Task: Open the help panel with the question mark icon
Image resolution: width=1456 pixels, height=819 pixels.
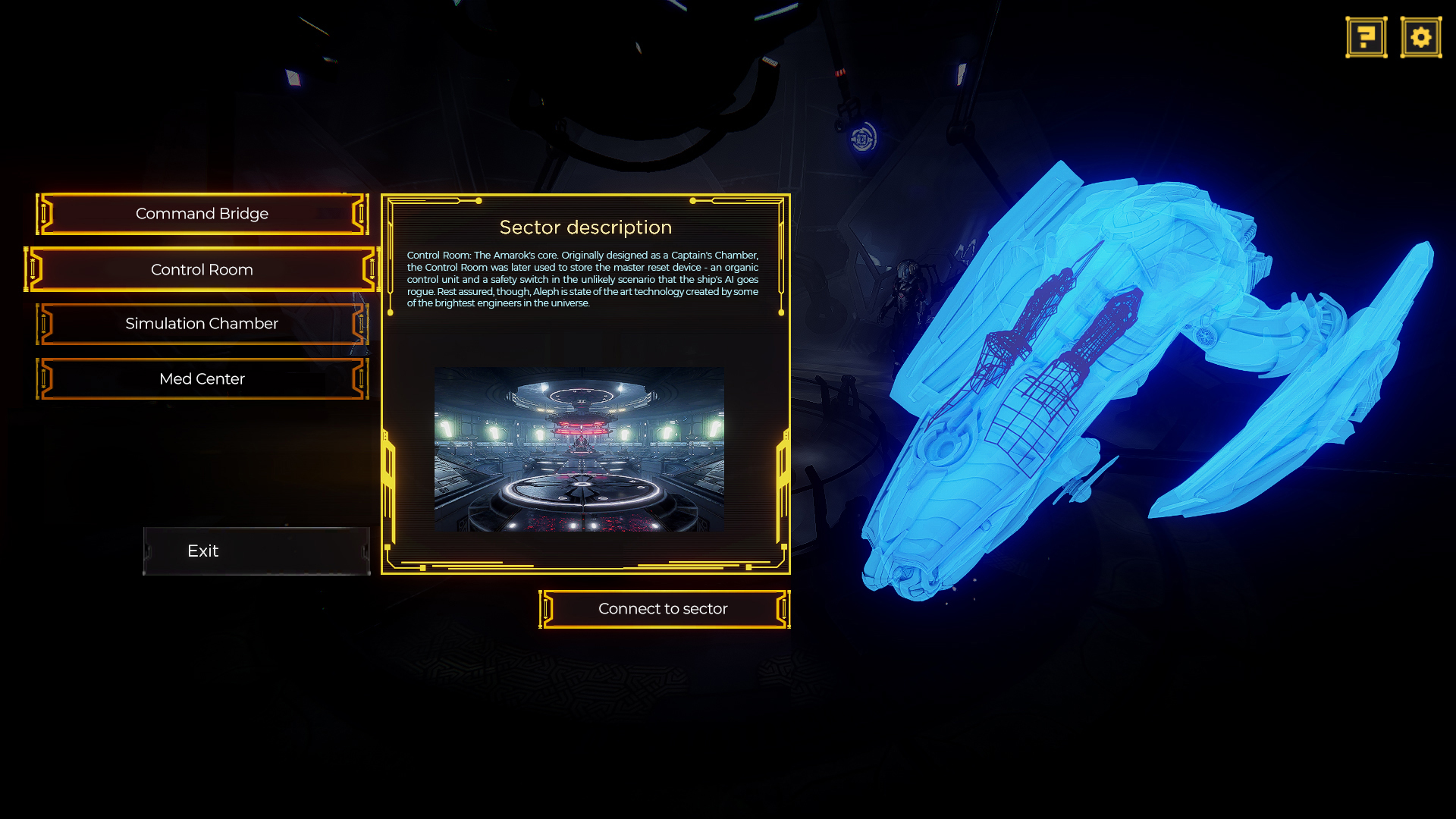Action: [x=1365, y=36]
